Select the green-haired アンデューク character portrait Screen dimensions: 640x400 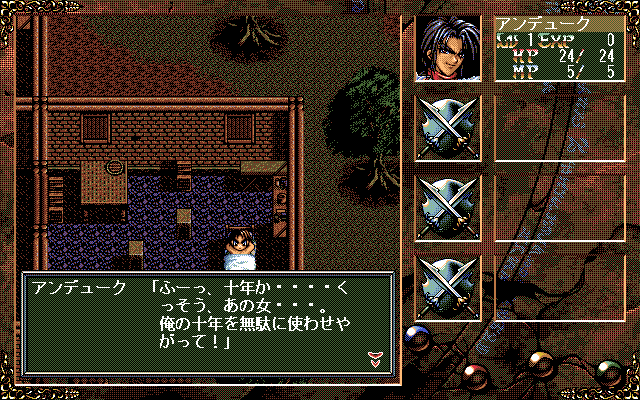pos(448,47)
